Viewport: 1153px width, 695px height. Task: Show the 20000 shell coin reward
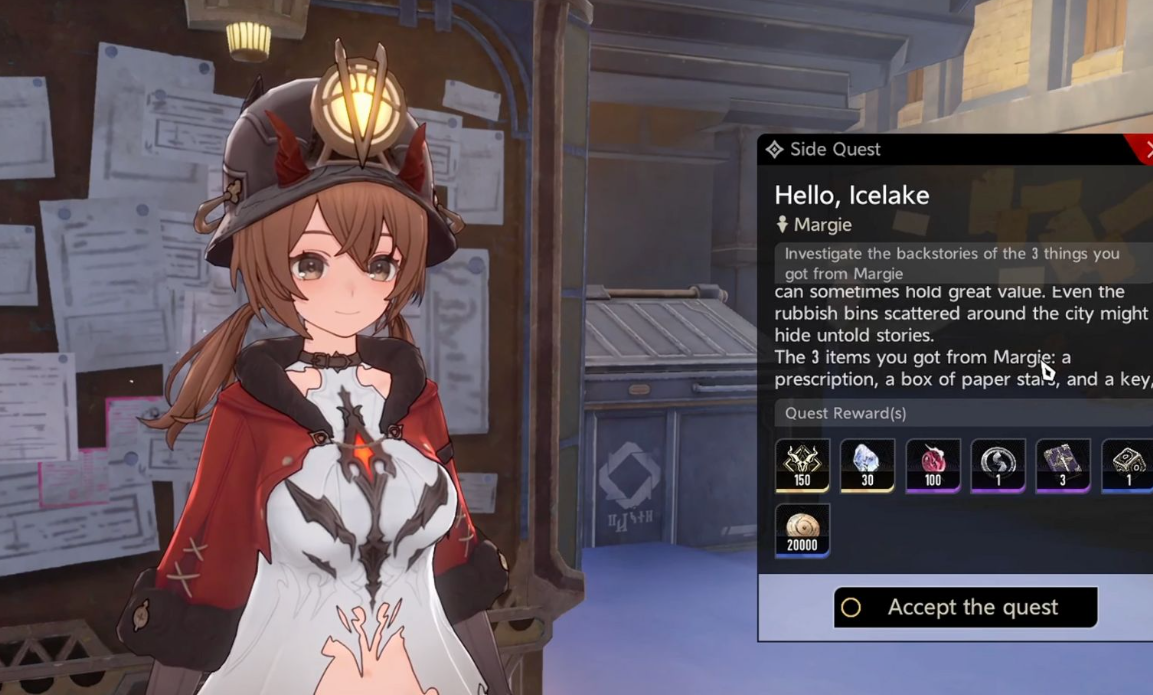pyautogui.click(x=802, y=530)
